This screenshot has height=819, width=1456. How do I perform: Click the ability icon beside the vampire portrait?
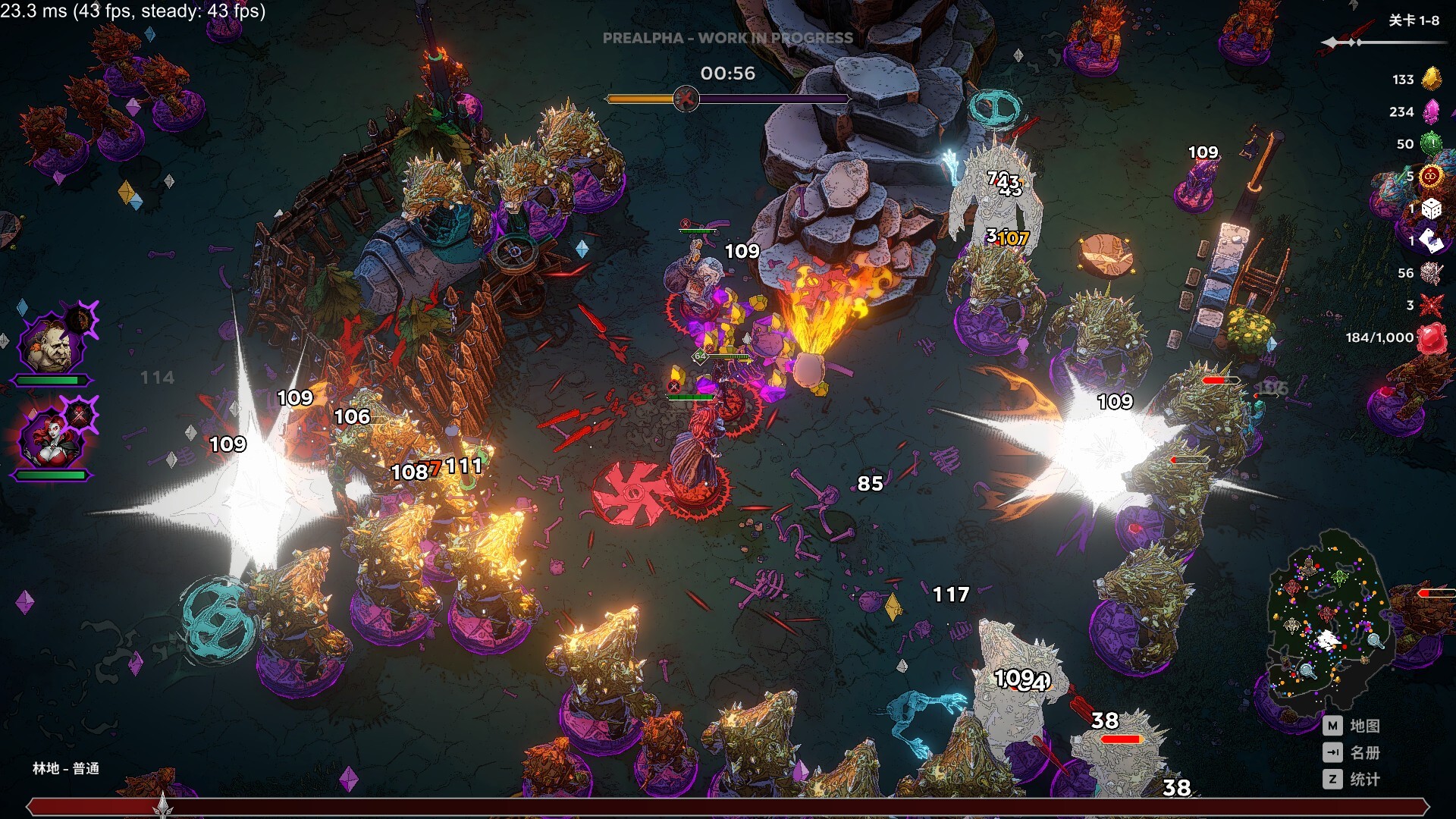[x=79, y=416]
